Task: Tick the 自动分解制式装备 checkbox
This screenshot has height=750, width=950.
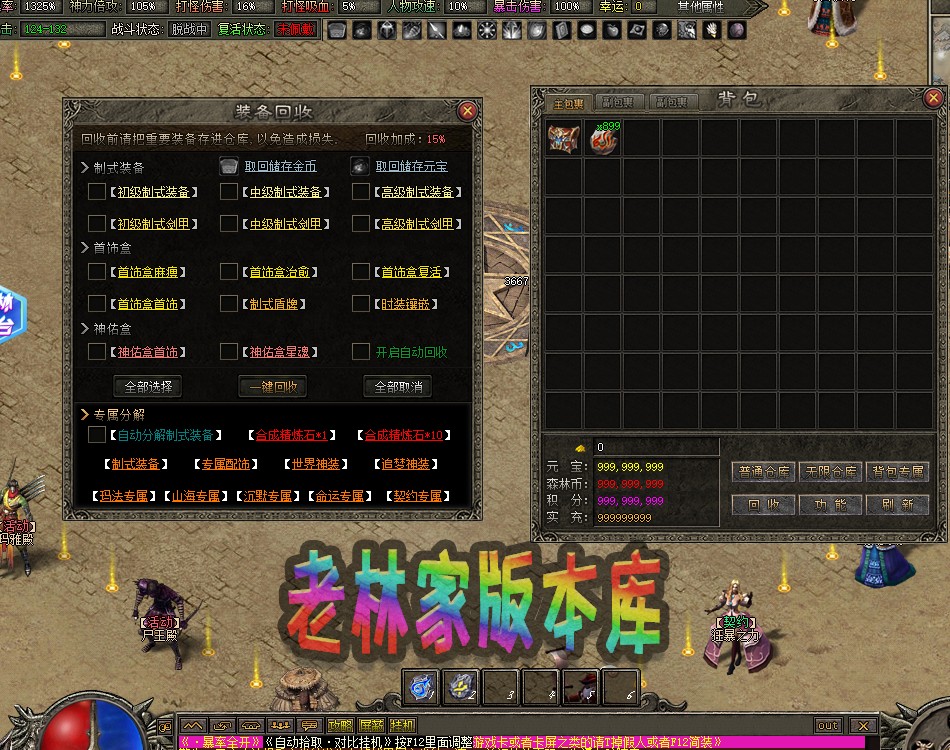Action: [x=97, y=435]
